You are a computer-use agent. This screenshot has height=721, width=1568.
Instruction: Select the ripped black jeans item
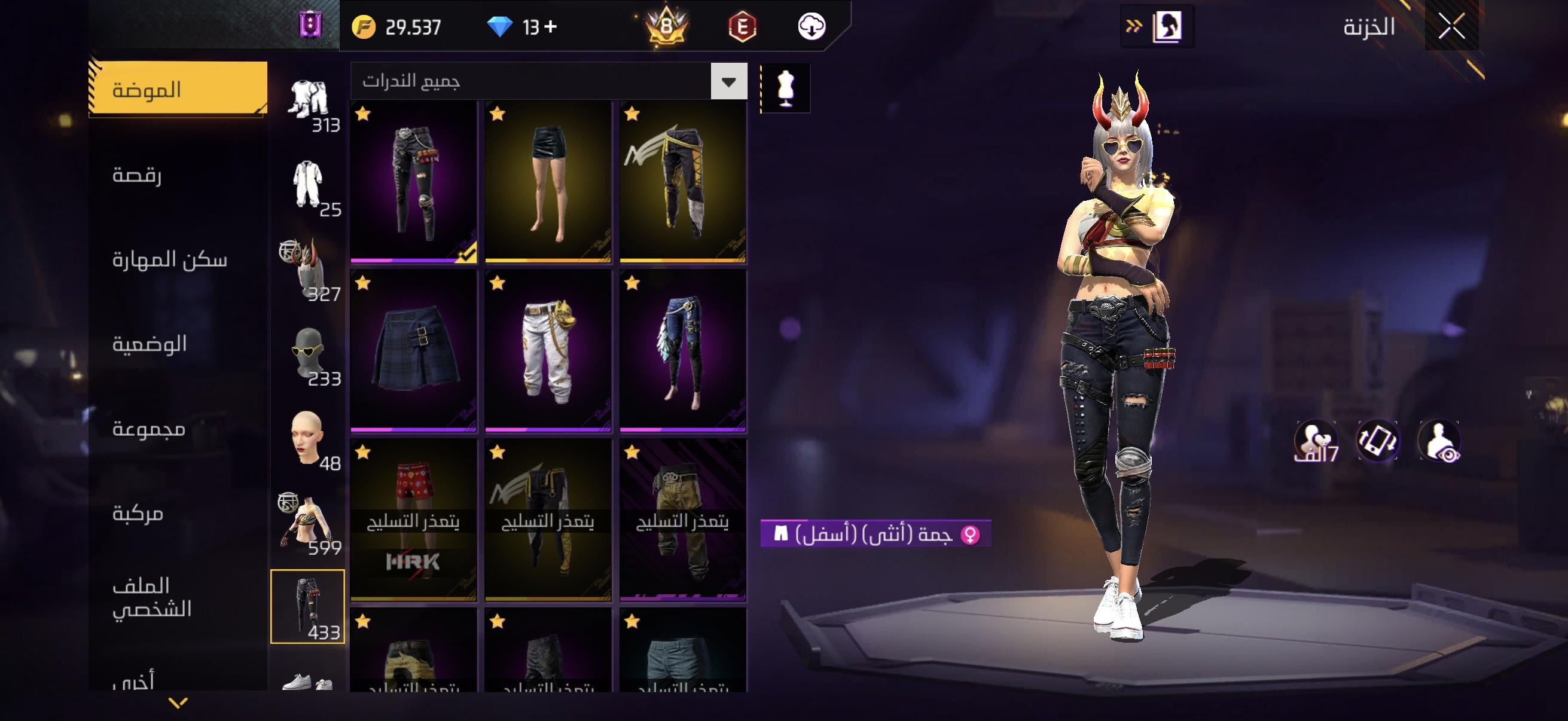tap(413, 182)
